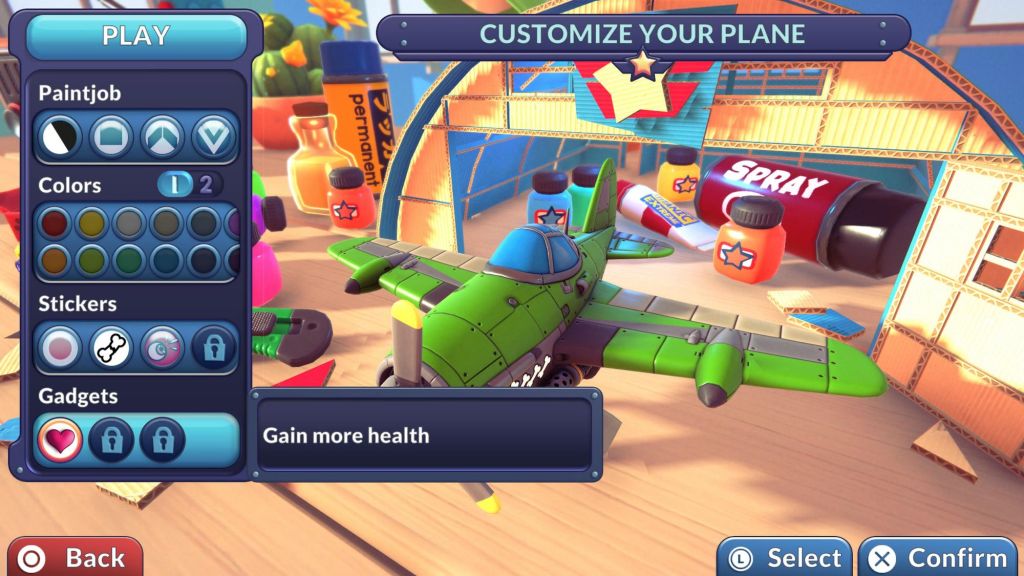1024x576 pixels.
Task: Select the pink eye target sticker
Action: pos(162,347)
